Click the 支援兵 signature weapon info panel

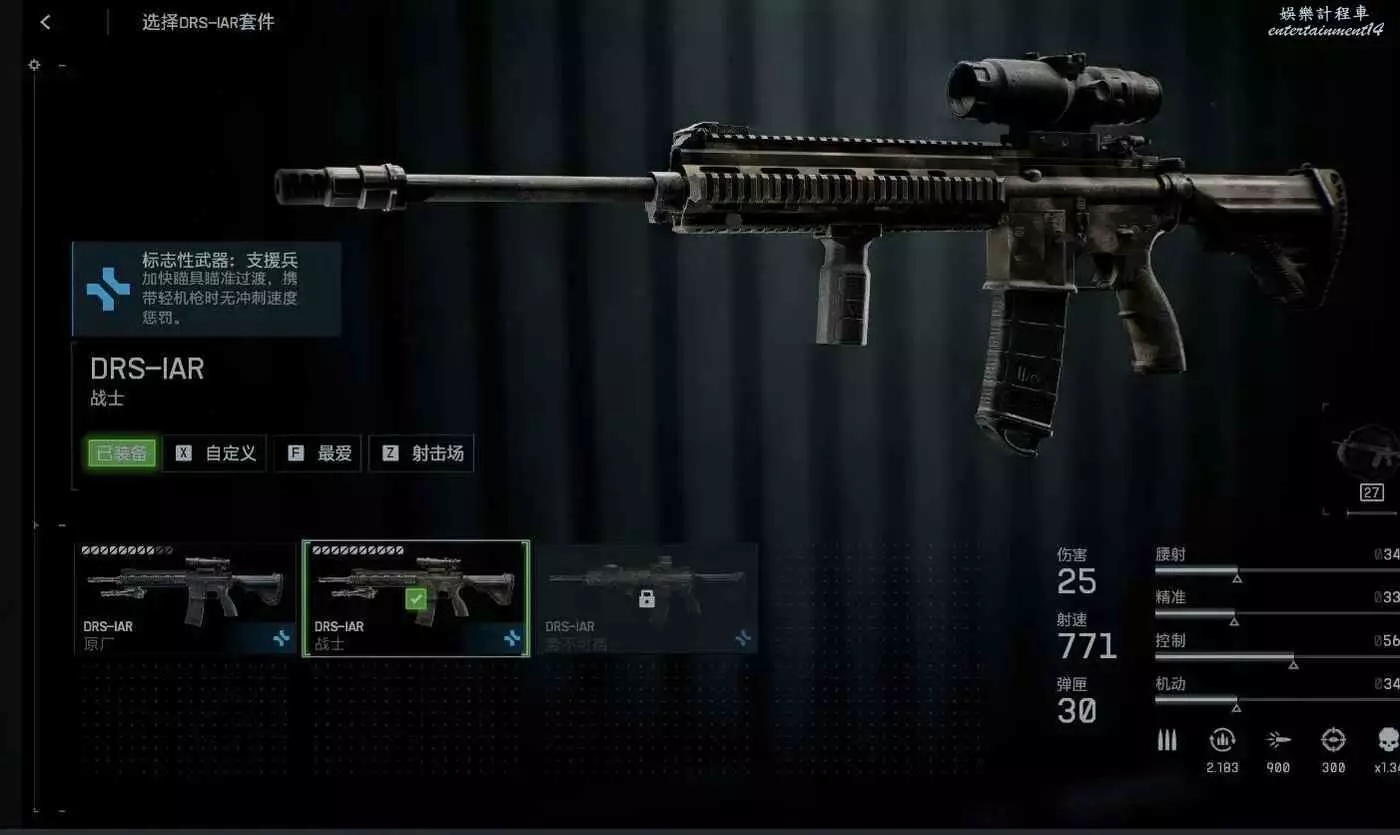(206, 289)
